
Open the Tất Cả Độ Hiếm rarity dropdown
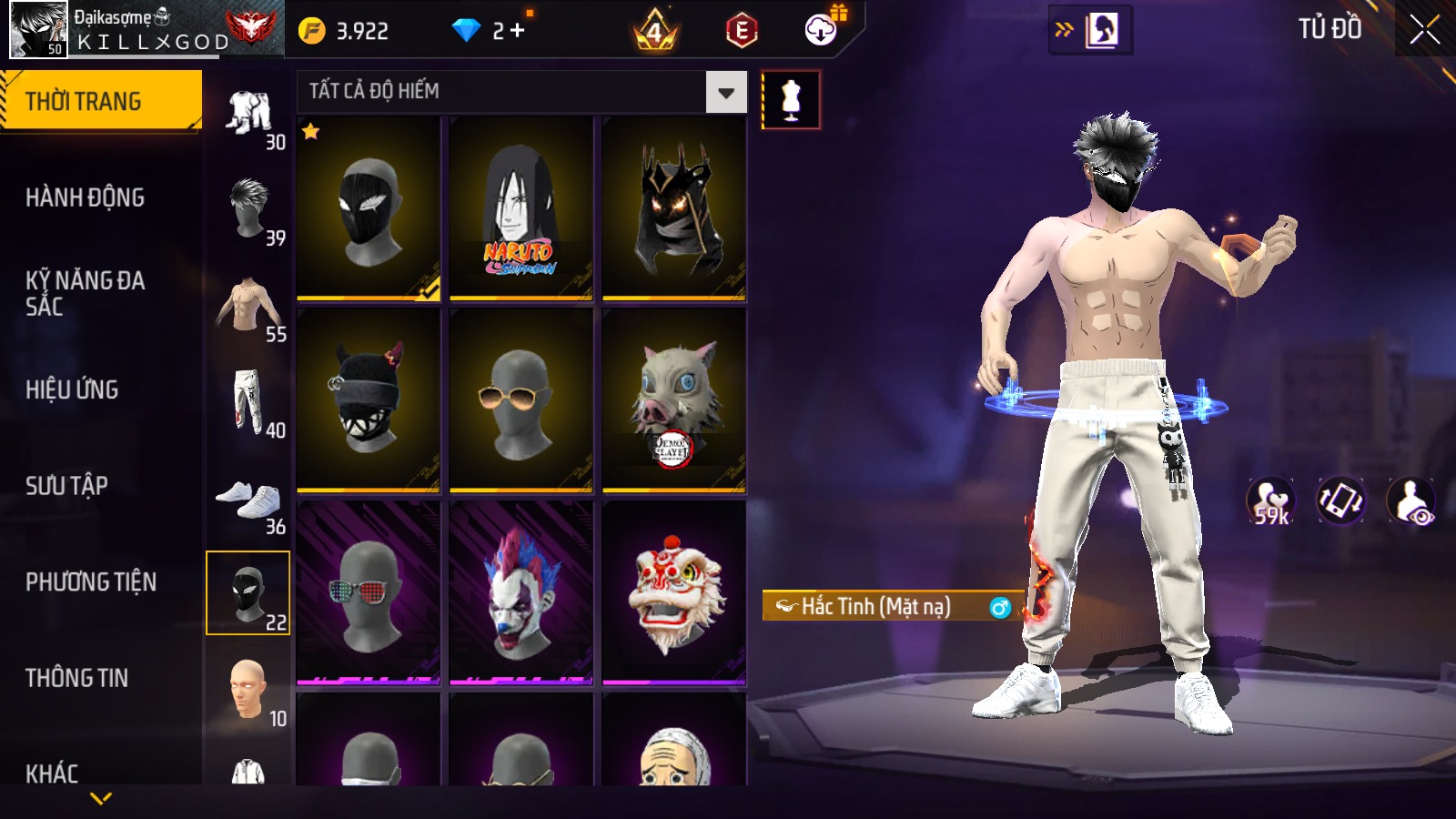click(725, 92)
